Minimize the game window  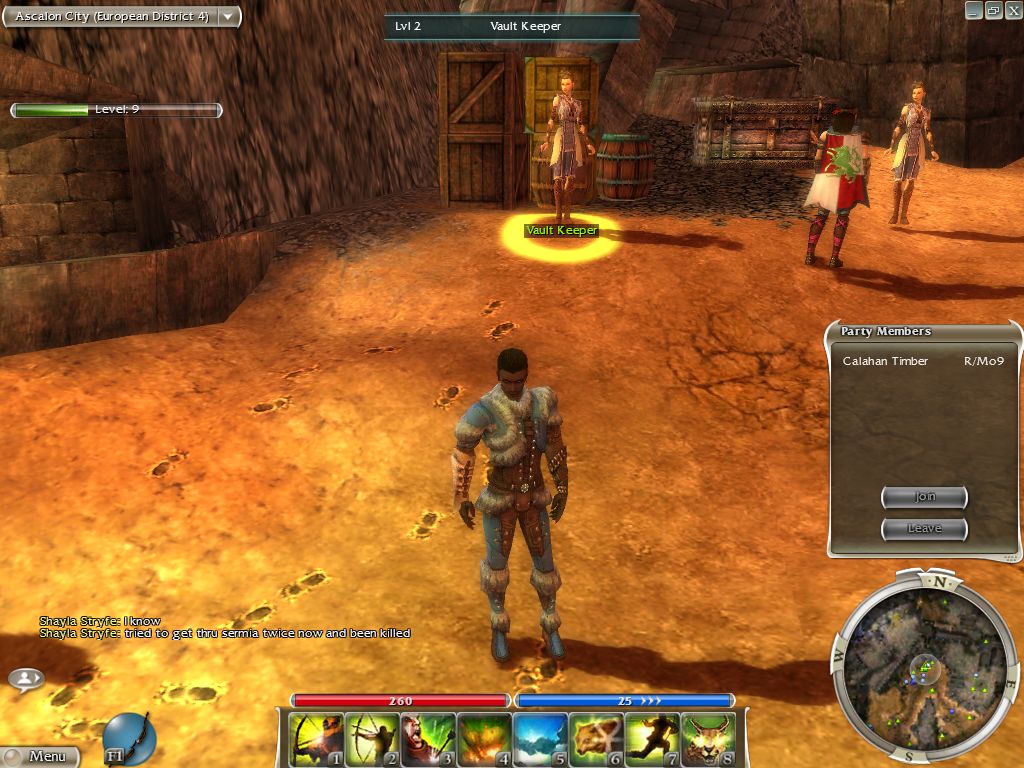[x=974, y=10]
